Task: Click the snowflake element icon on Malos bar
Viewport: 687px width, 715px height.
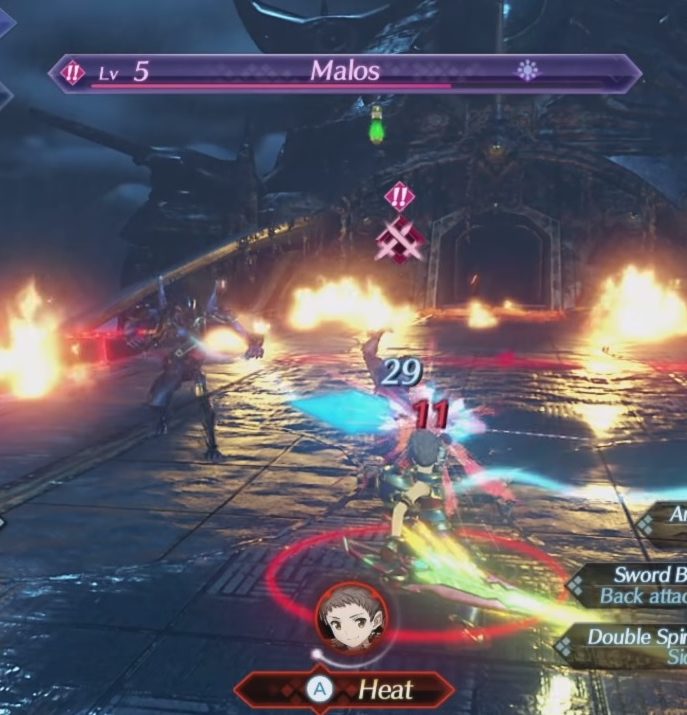Action: pos(527,71)
